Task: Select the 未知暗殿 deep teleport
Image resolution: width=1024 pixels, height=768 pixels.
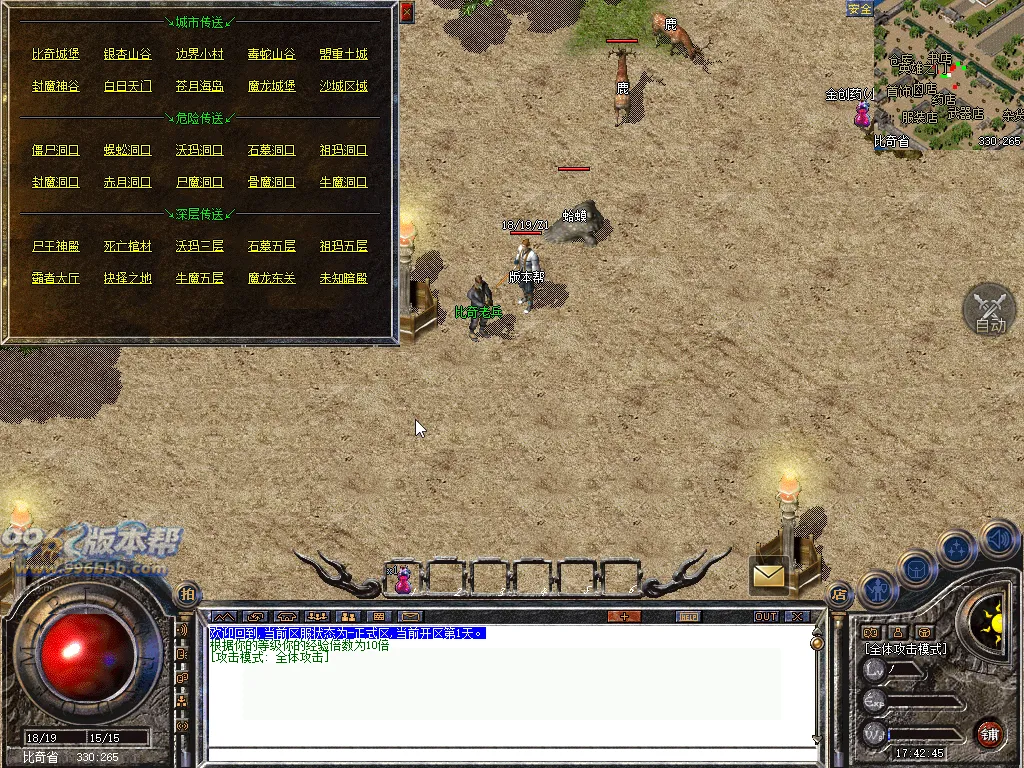Action: point(343,278)
